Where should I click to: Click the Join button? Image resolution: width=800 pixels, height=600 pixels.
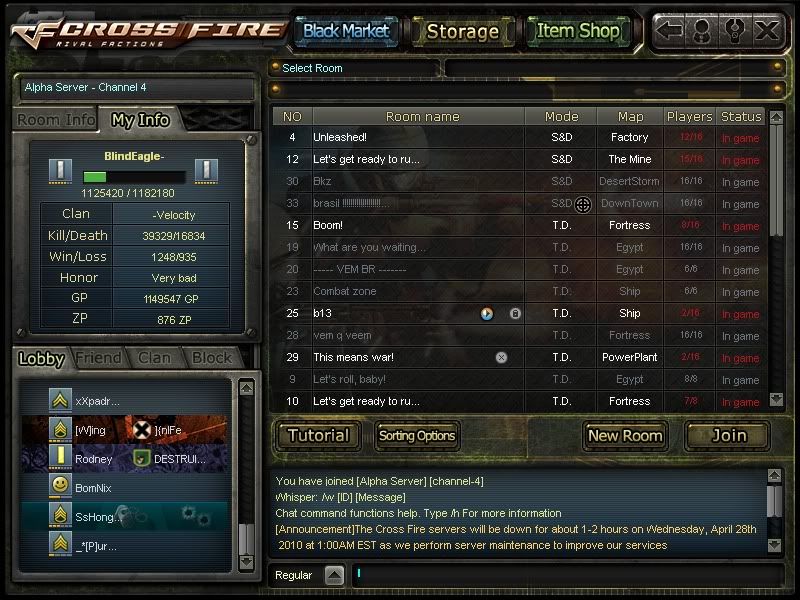pyautogui.click(x=728, y=435)
